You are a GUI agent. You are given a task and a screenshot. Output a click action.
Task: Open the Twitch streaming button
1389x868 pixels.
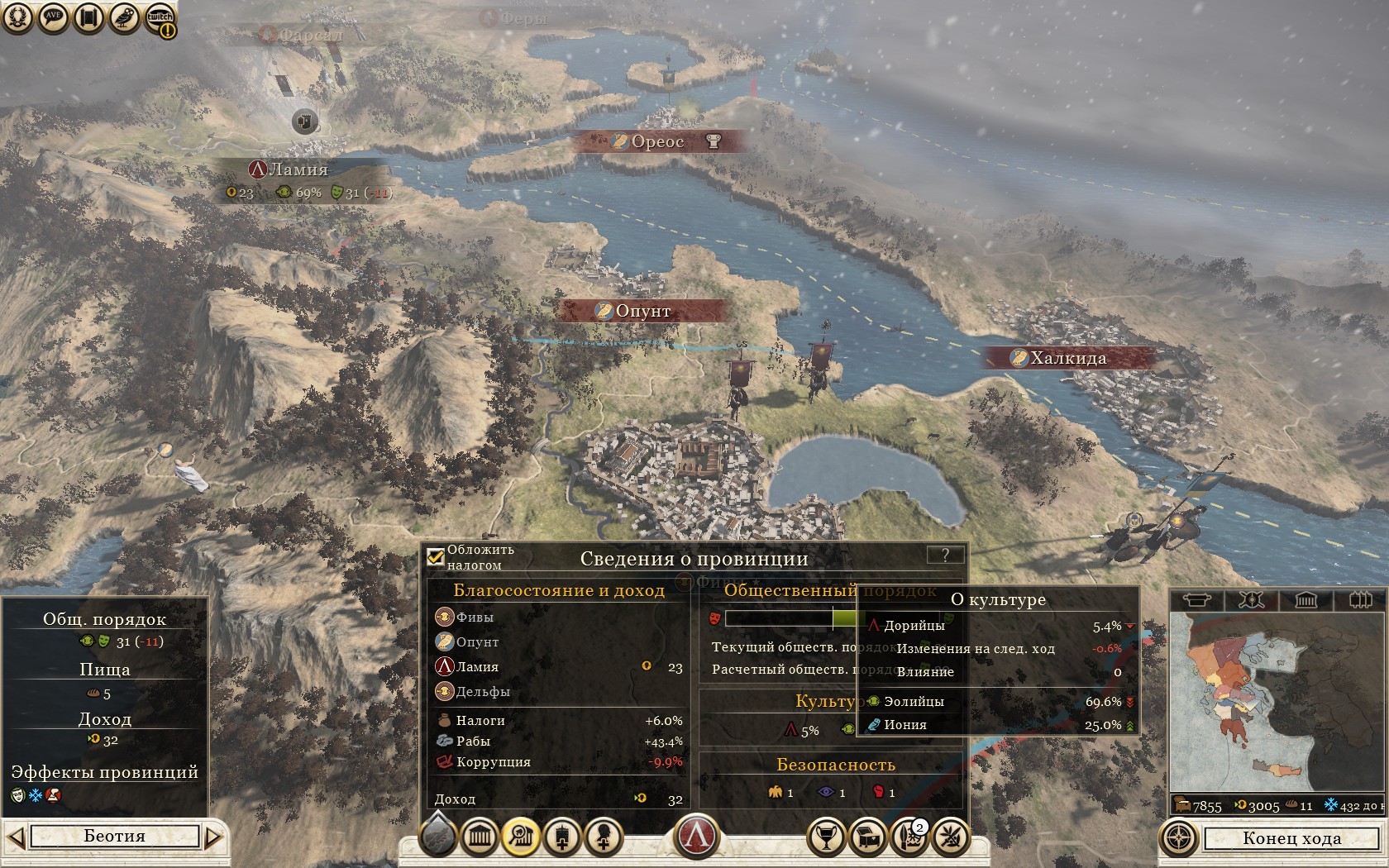coord(160,18)
